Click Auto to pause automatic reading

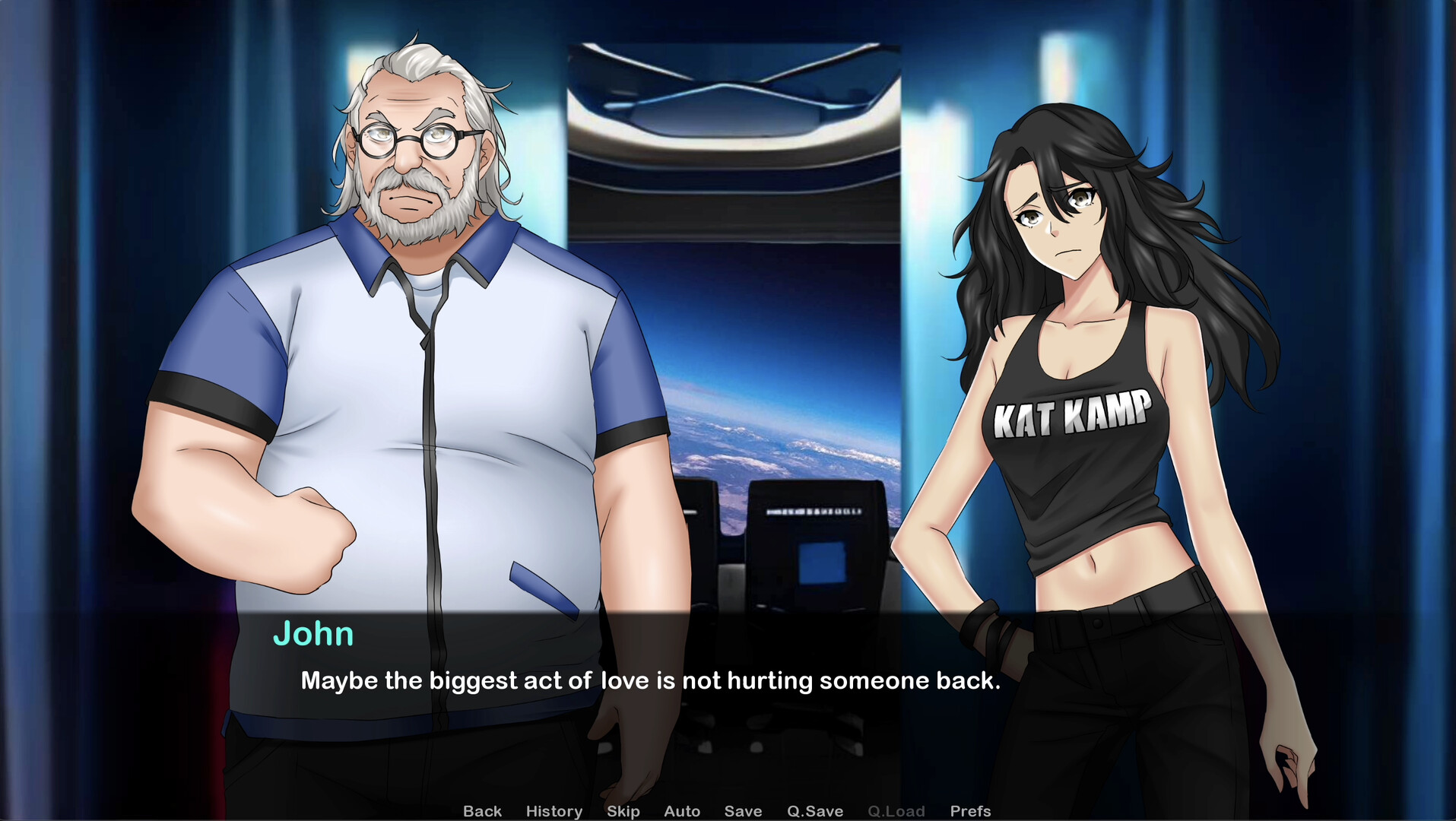(x=681, y=811)
